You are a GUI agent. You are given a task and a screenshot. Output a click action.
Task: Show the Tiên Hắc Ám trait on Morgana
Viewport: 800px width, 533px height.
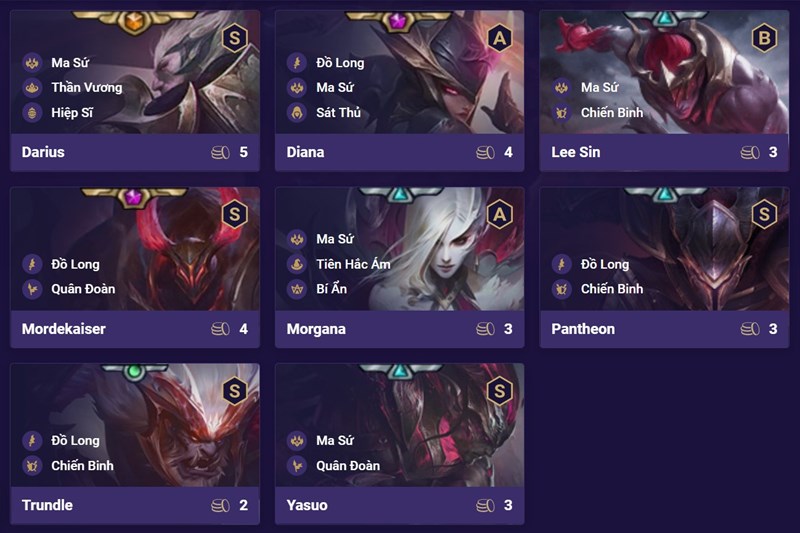point(352,264)
